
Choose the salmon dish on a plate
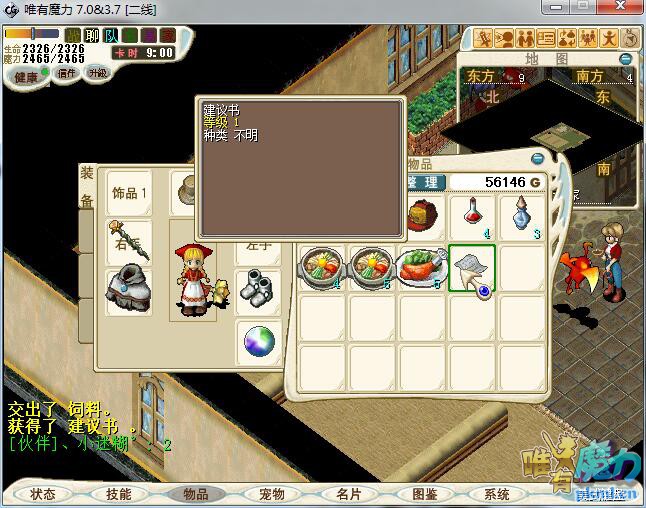click(x=421, y=268)
